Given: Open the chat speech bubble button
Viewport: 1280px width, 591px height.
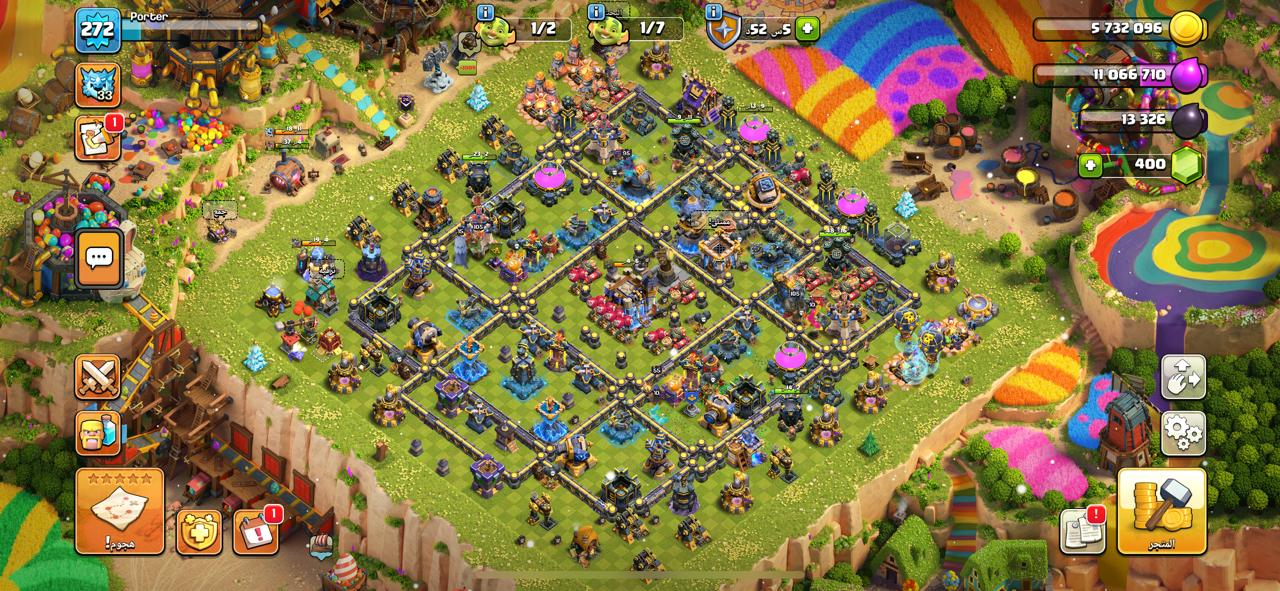Looking at the screenshot, I should tap(98, 258).
